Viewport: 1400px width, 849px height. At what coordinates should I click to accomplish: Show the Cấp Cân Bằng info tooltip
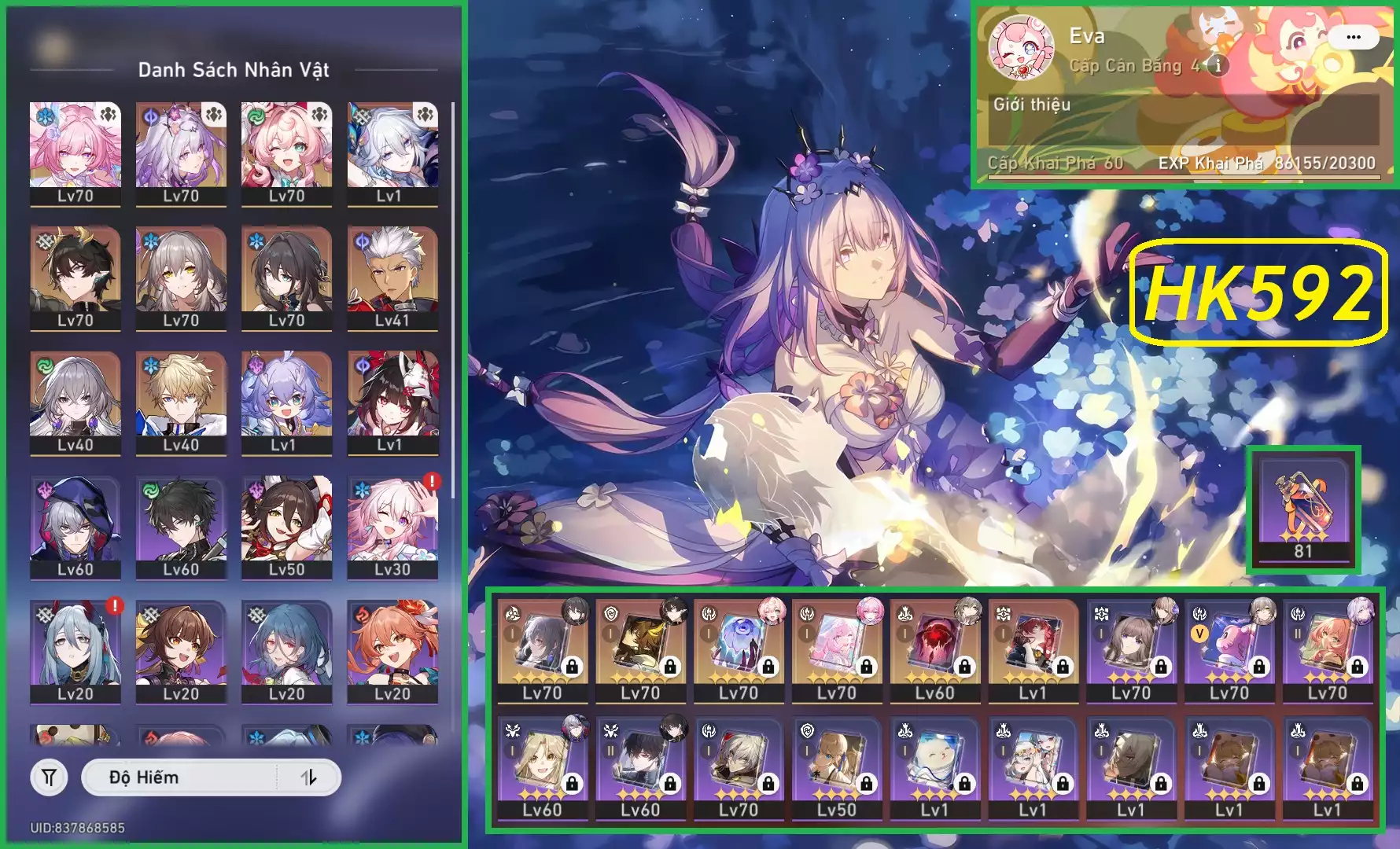point(1218,65)
